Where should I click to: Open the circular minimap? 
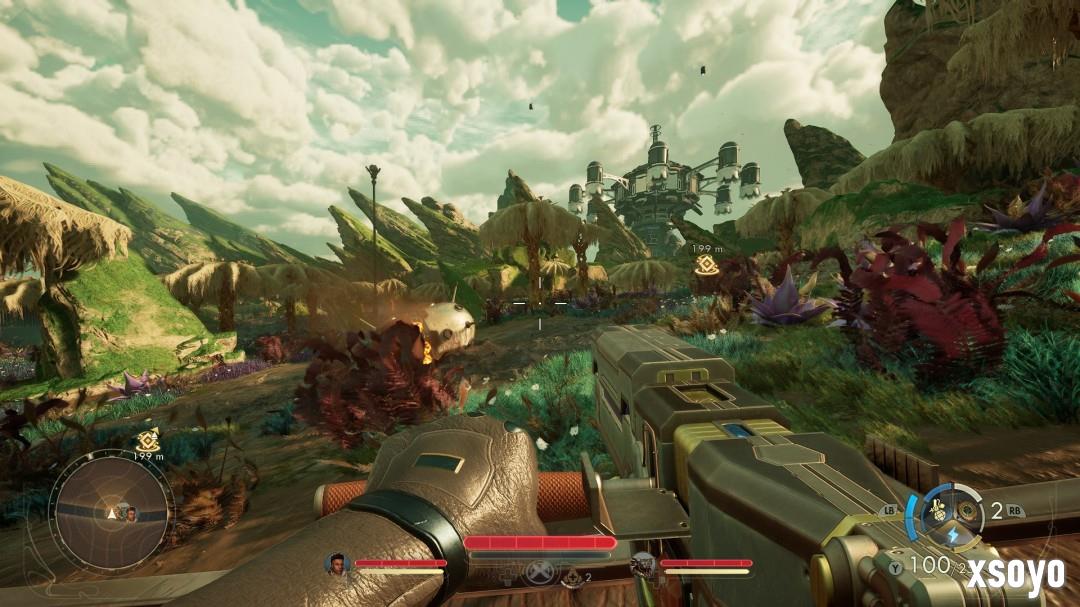pos(111,512)
